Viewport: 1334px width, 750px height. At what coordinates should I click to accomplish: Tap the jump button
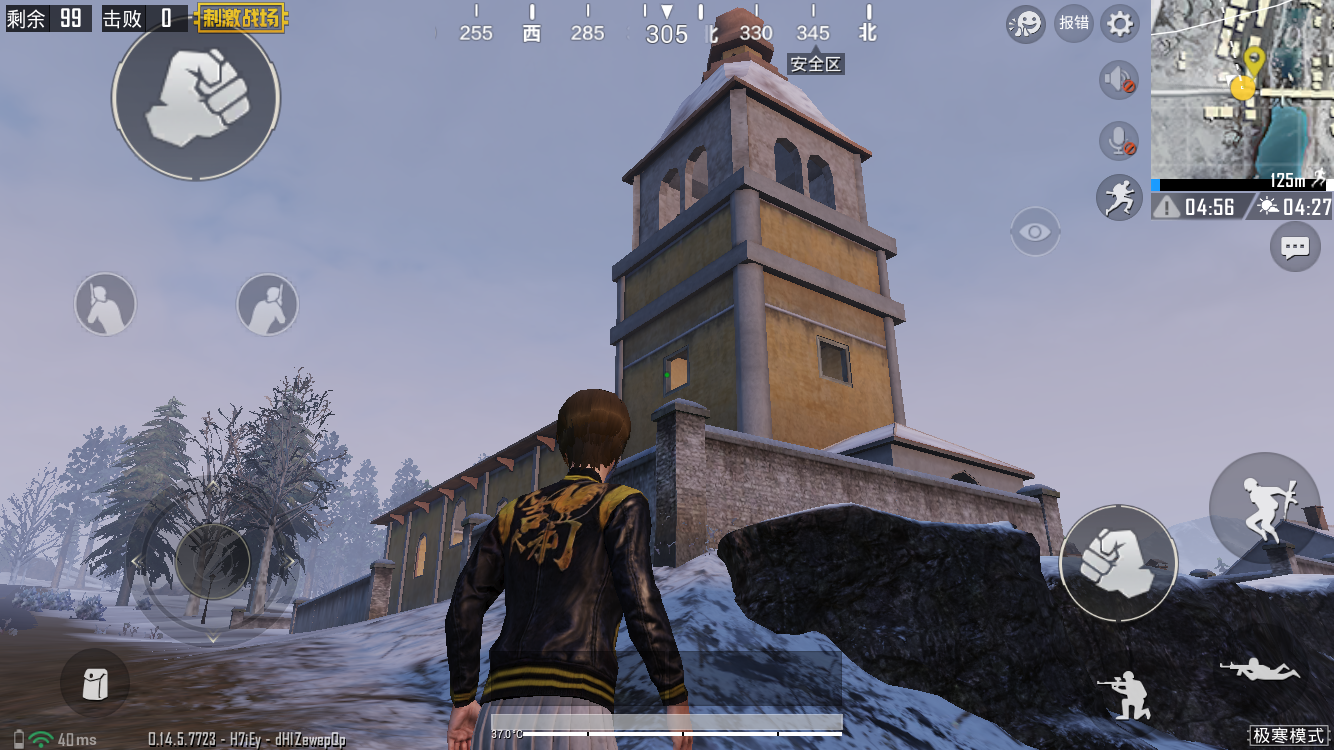pos(1265,507)
